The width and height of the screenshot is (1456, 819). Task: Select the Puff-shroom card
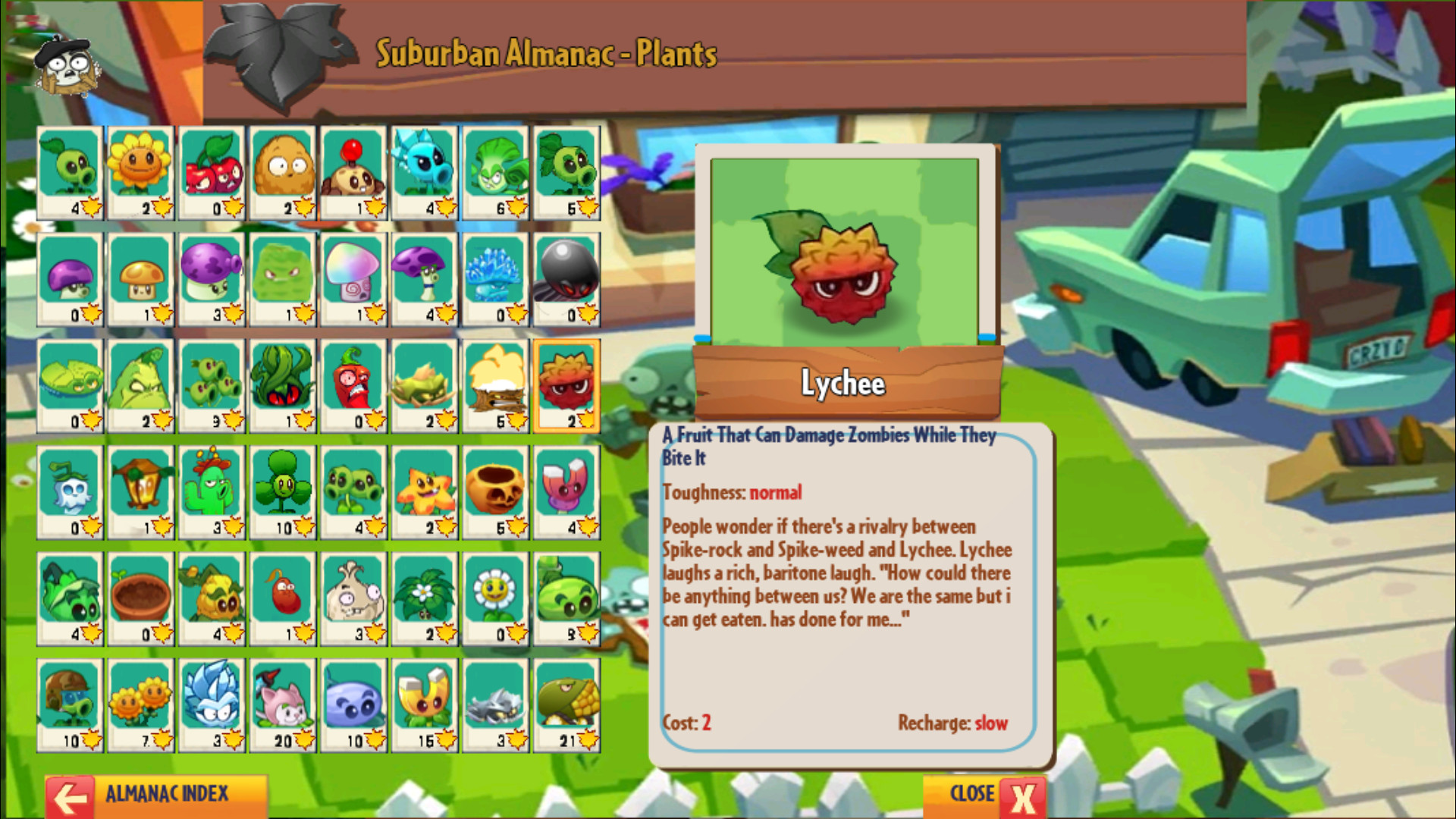[x=70, y=278]
